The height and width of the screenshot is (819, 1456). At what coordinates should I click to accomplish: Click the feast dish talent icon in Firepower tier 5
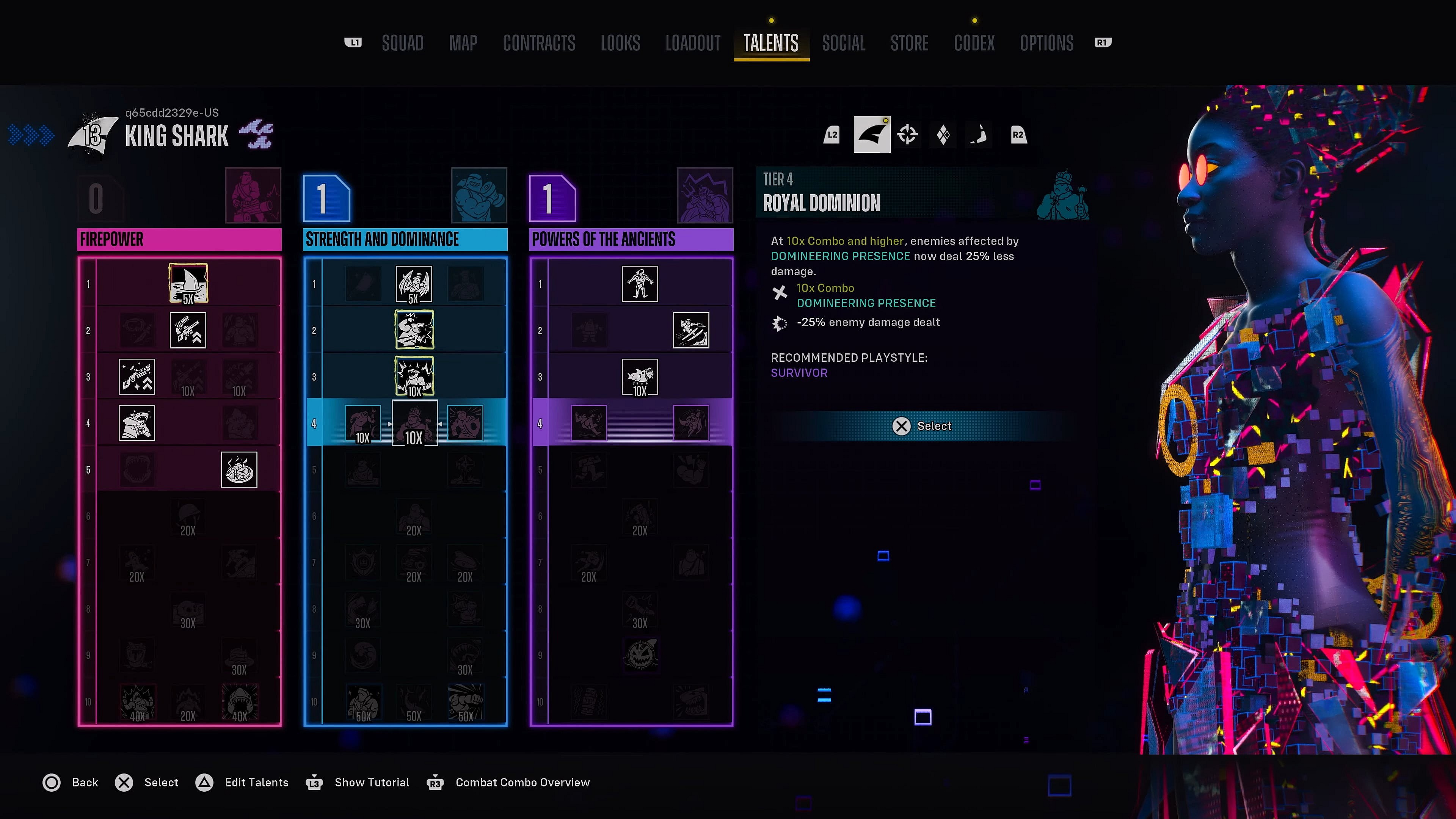pyautogui.click(x=239, y=471)
